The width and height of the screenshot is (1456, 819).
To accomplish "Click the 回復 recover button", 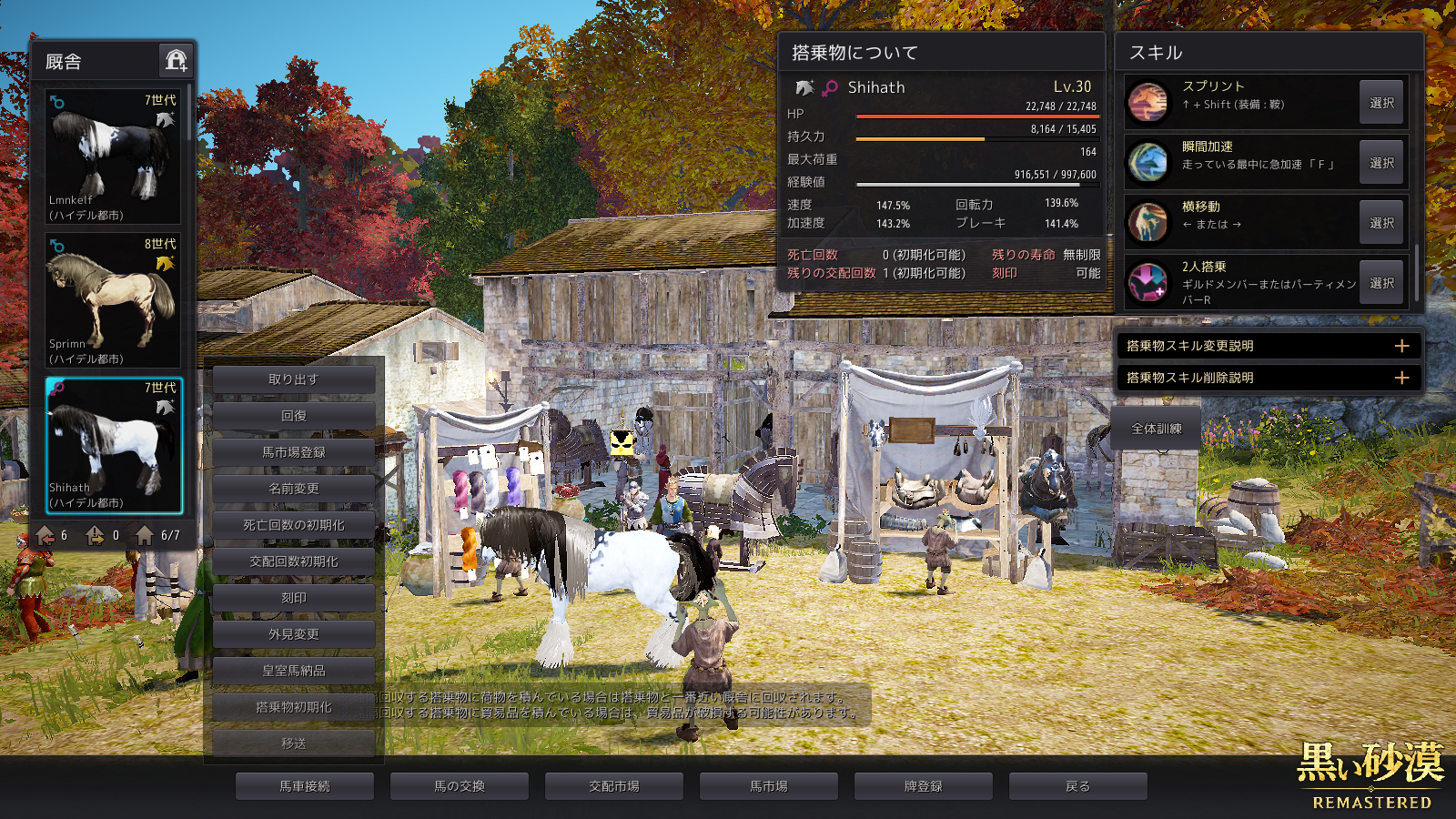I will [294, 416].
